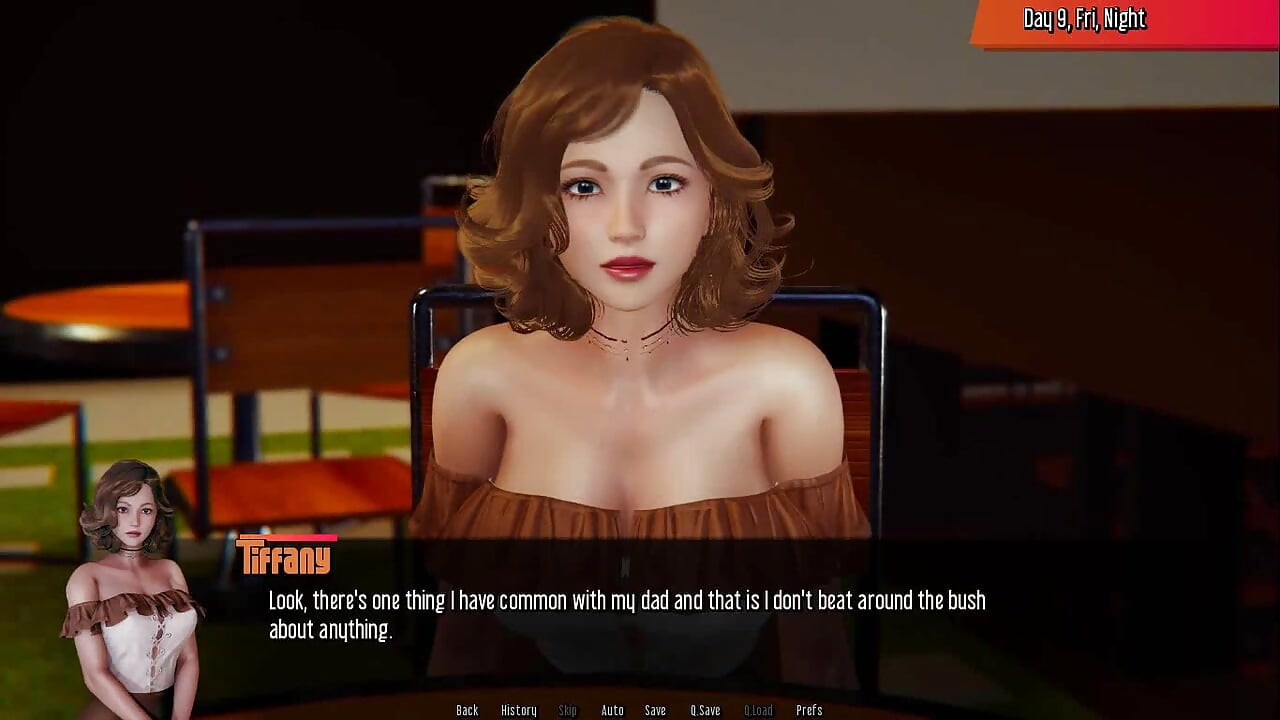
Task: Click the dialogue box to continue the story
Action: pos(640,615)
